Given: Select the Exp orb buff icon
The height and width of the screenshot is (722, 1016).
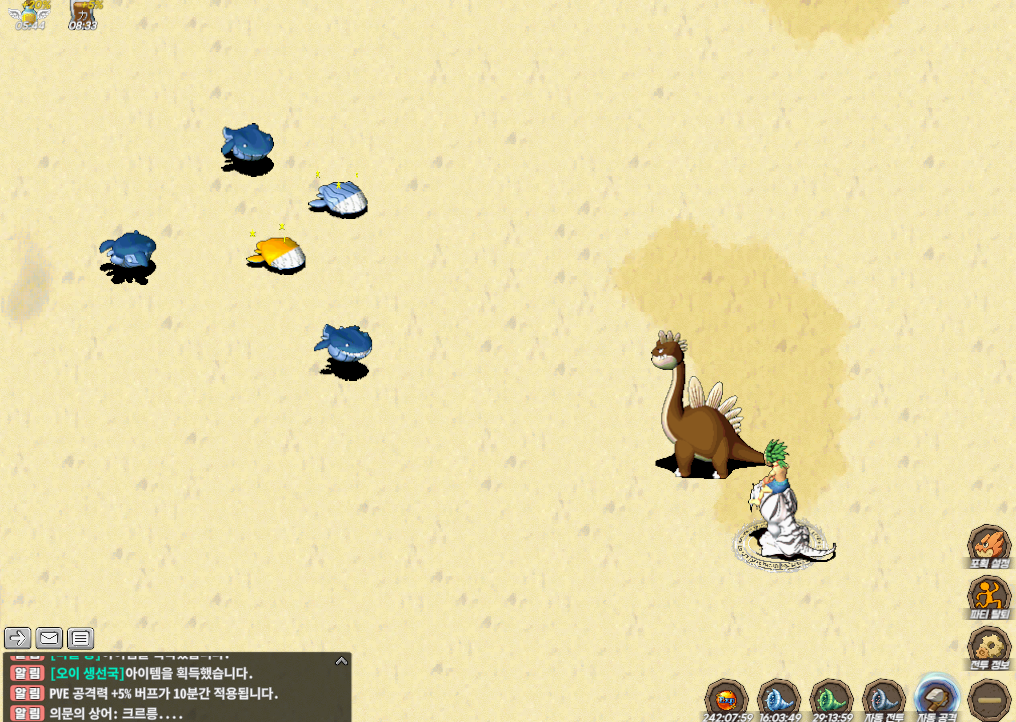Looking at the screenshot, I should tap(727, 698).
